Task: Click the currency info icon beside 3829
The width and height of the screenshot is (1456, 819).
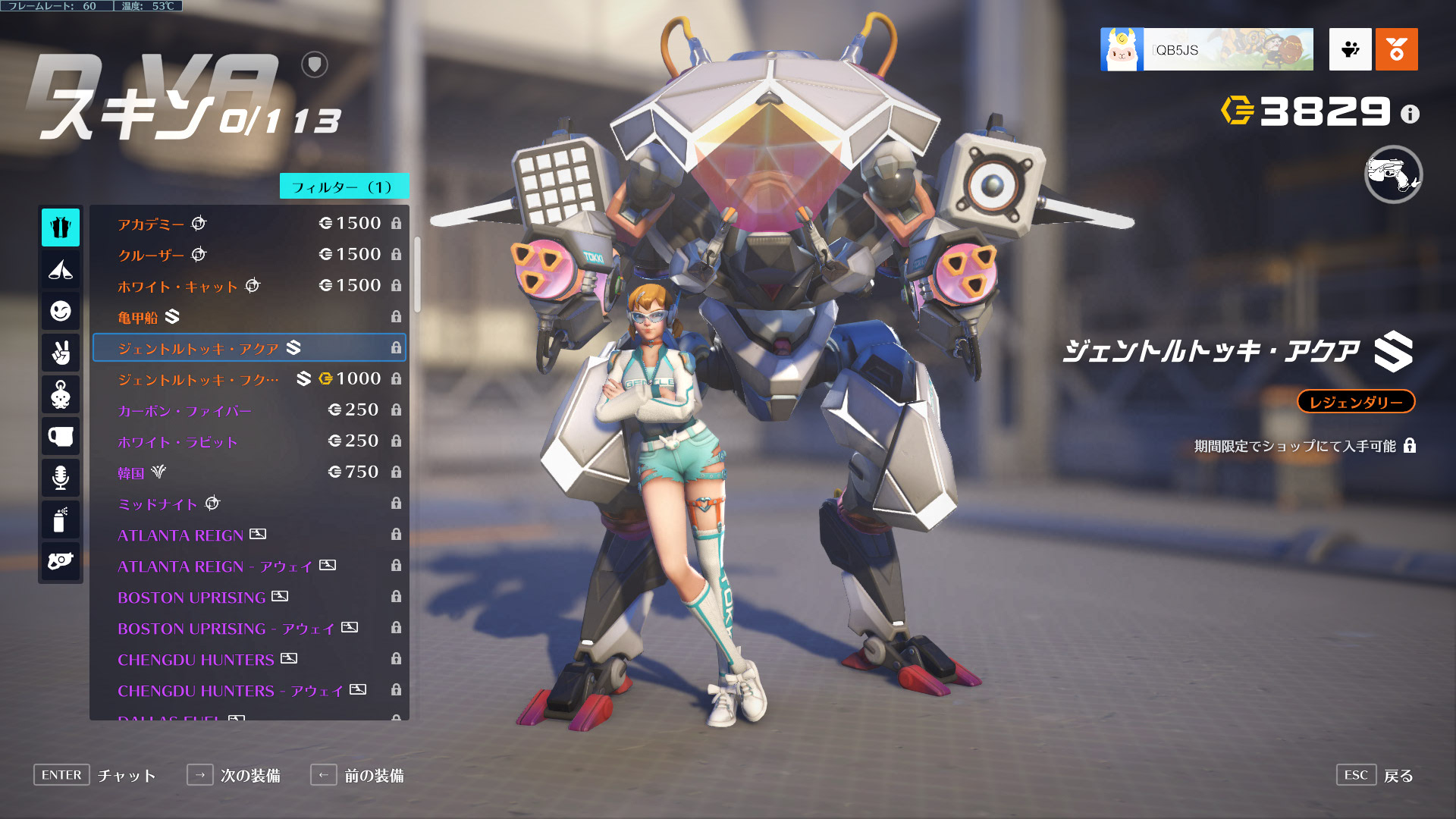Action: point(1410,114)
